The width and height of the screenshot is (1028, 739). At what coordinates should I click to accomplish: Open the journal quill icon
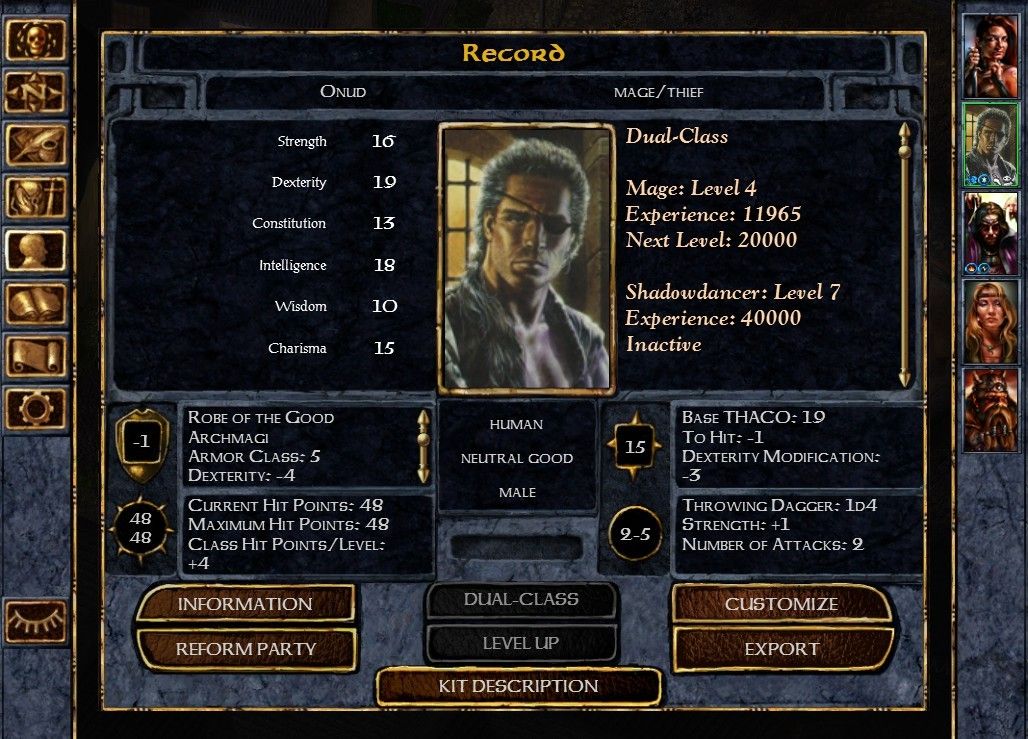click(x=36, y=145)
